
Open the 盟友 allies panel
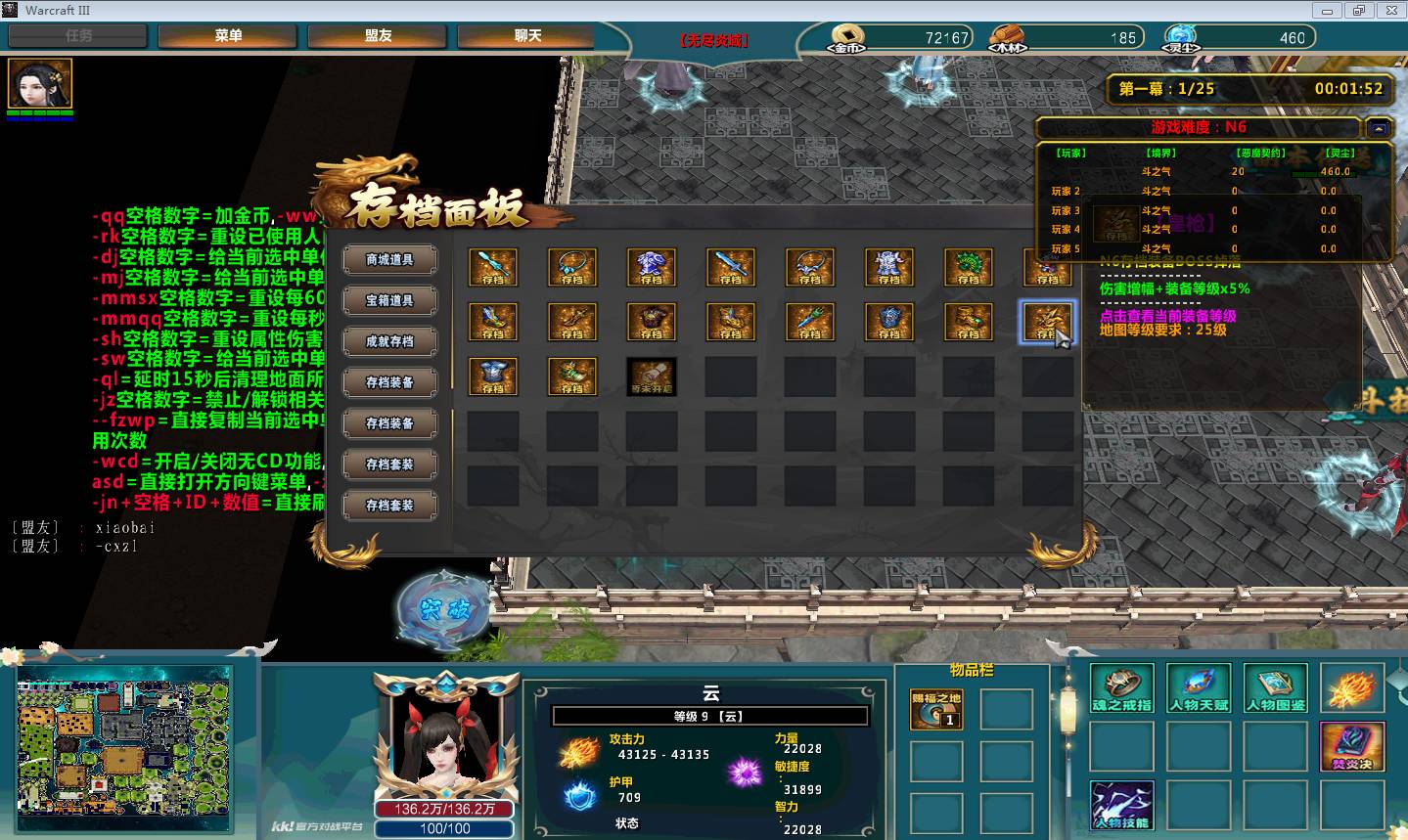pos(378,36)
